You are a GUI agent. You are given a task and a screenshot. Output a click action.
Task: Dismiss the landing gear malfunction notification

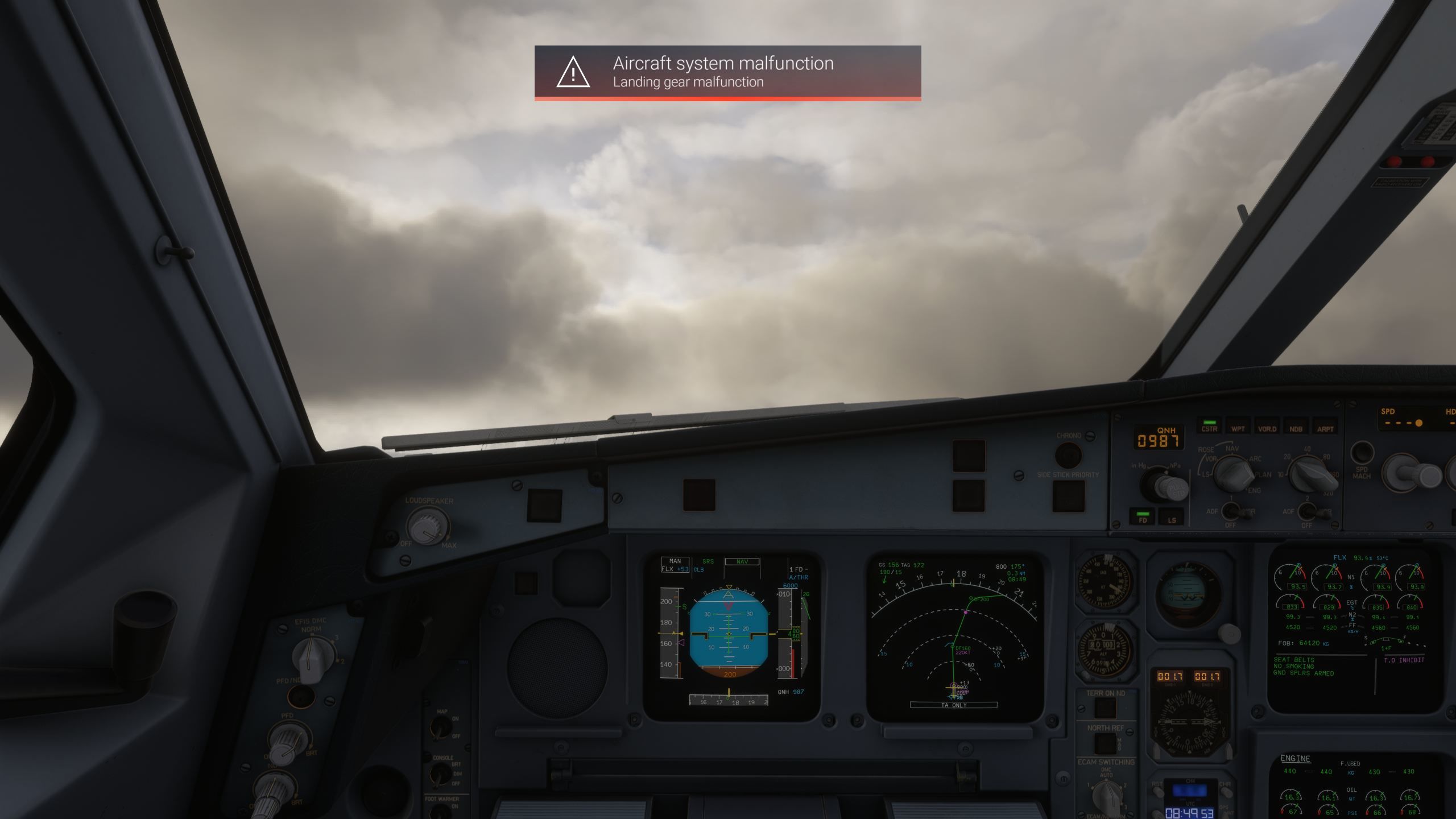click(727, 72)
